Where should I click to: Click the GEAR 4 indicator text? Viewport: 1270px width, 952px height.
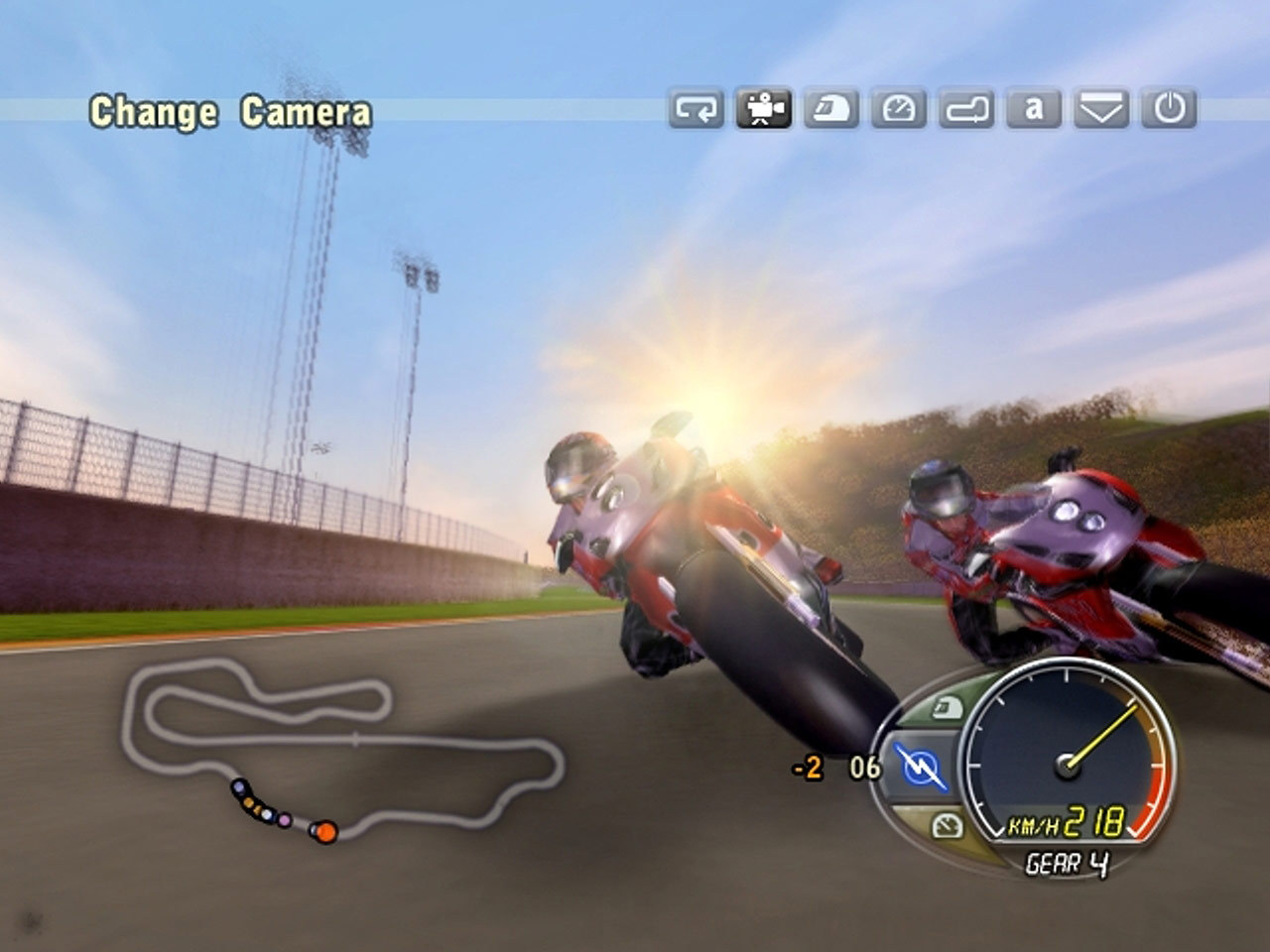pos(1069,861)
